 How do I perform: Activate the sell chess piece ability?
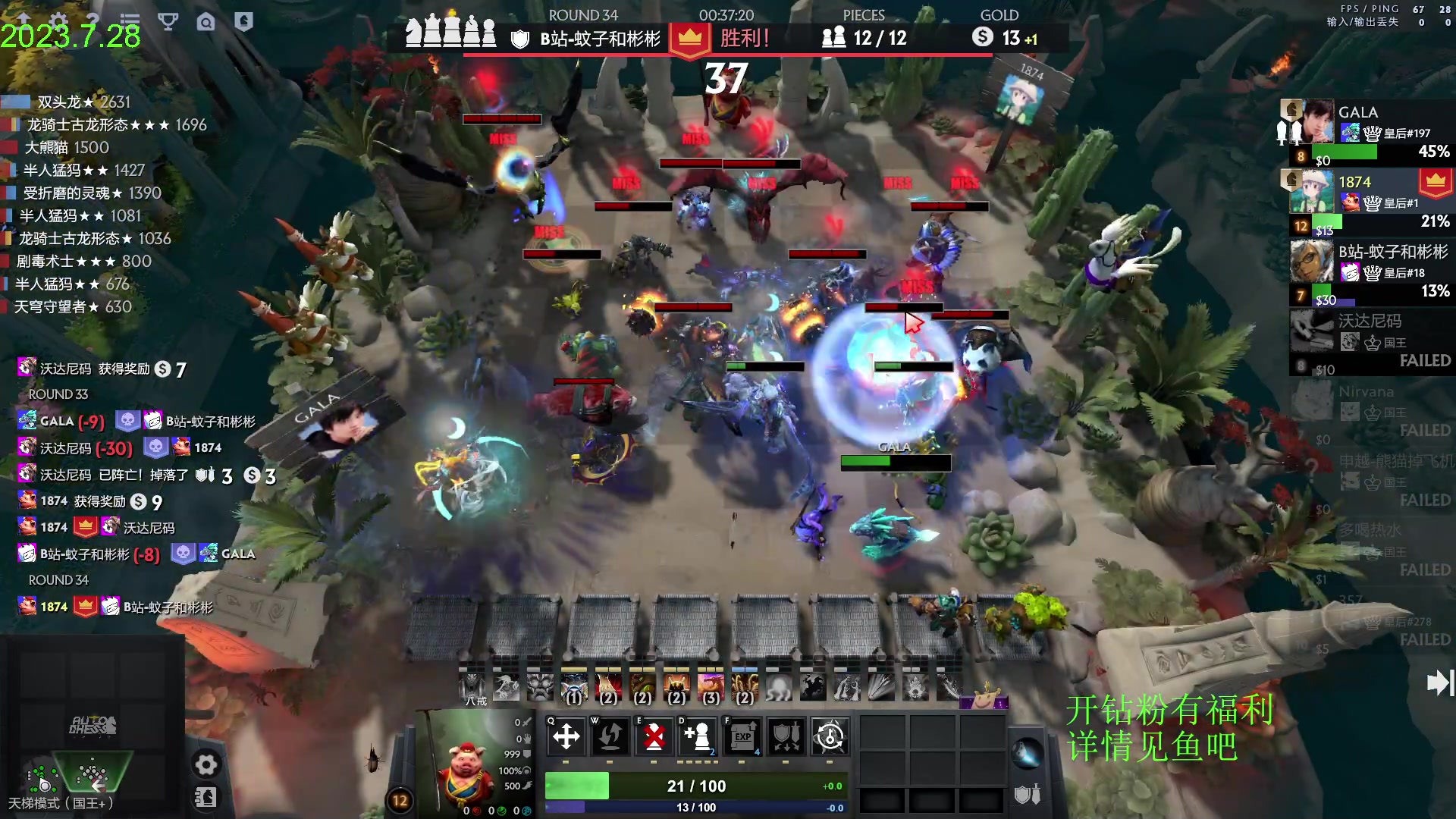654,736
